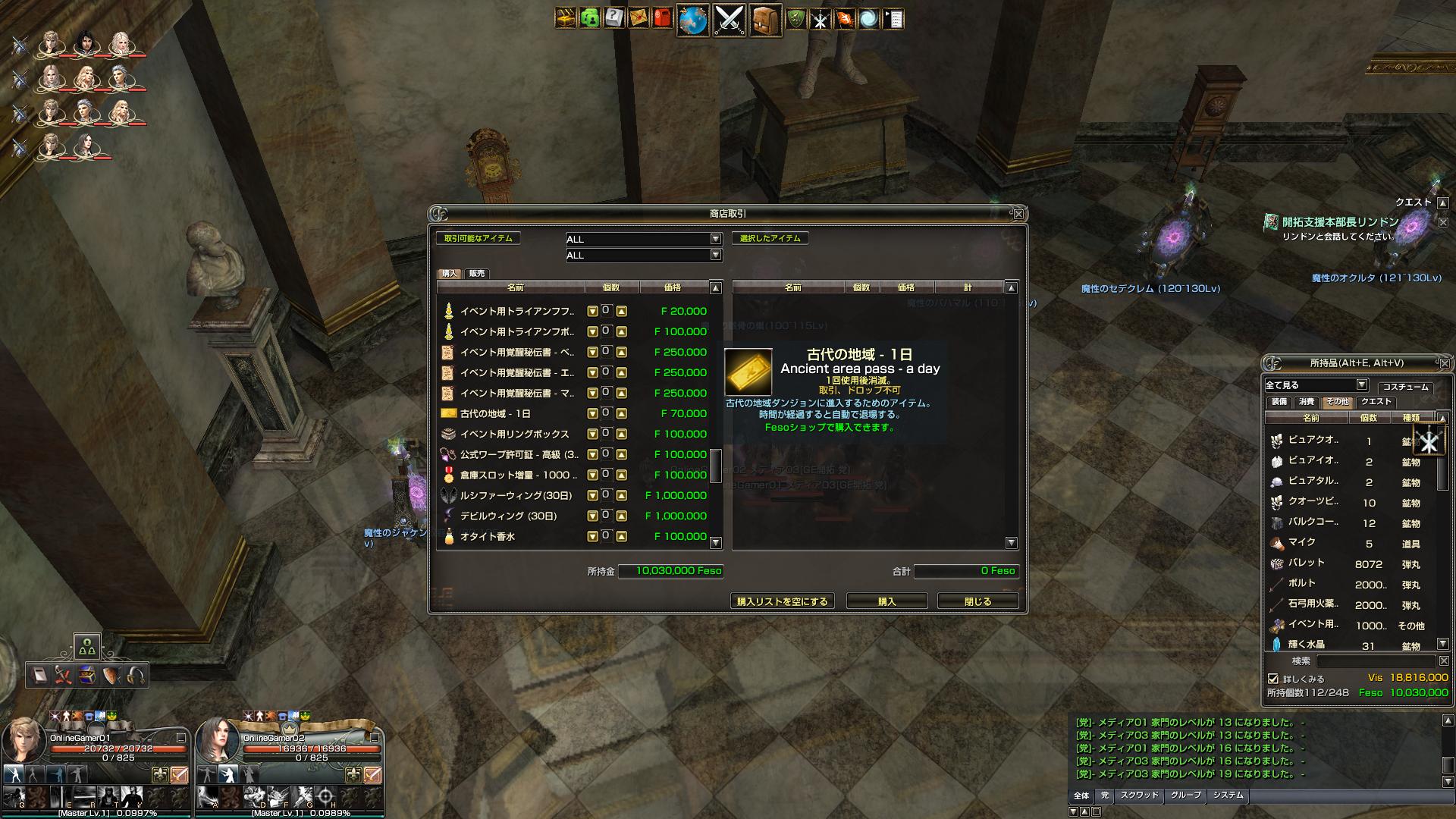Open the backpack inventory icon

[765, 20]
